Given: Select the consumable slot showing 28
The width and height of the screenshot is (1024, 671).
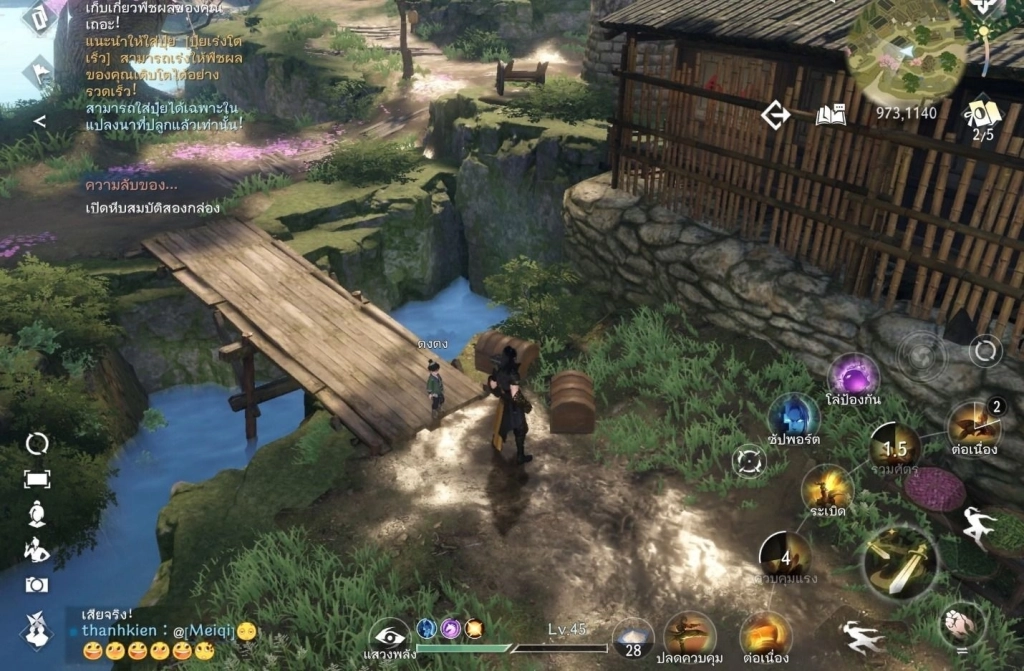Looking at the screenshot, I should 633,638.
